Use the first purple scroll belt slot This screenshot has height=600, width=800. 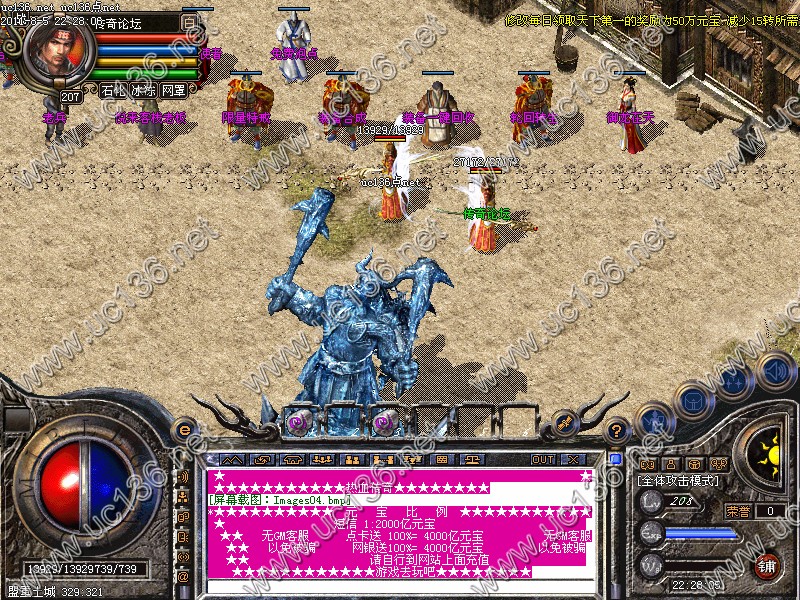pyautogui.click(x=298, y=423)
